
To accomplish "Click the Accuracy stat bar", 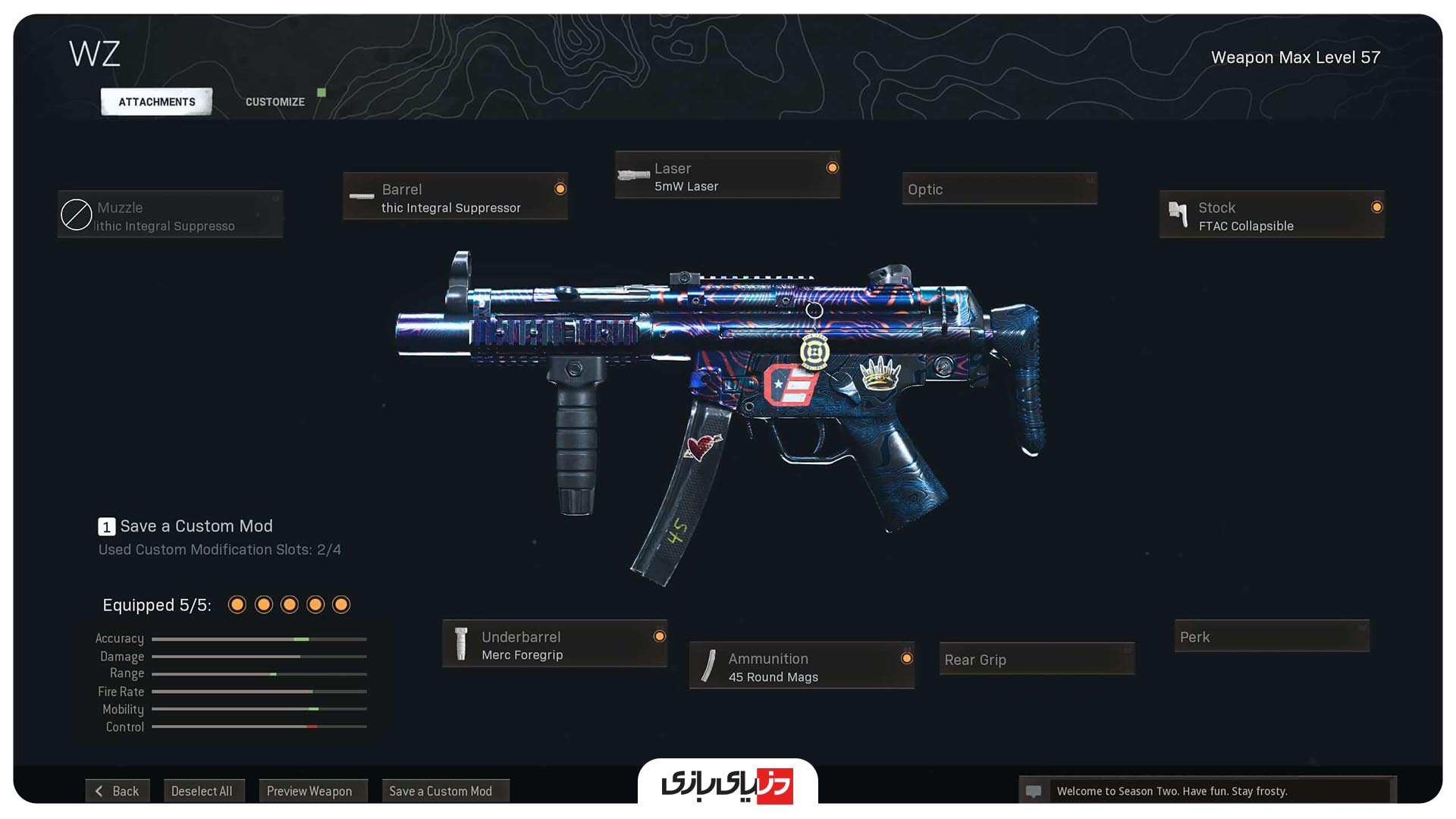I will click(259, 639).
